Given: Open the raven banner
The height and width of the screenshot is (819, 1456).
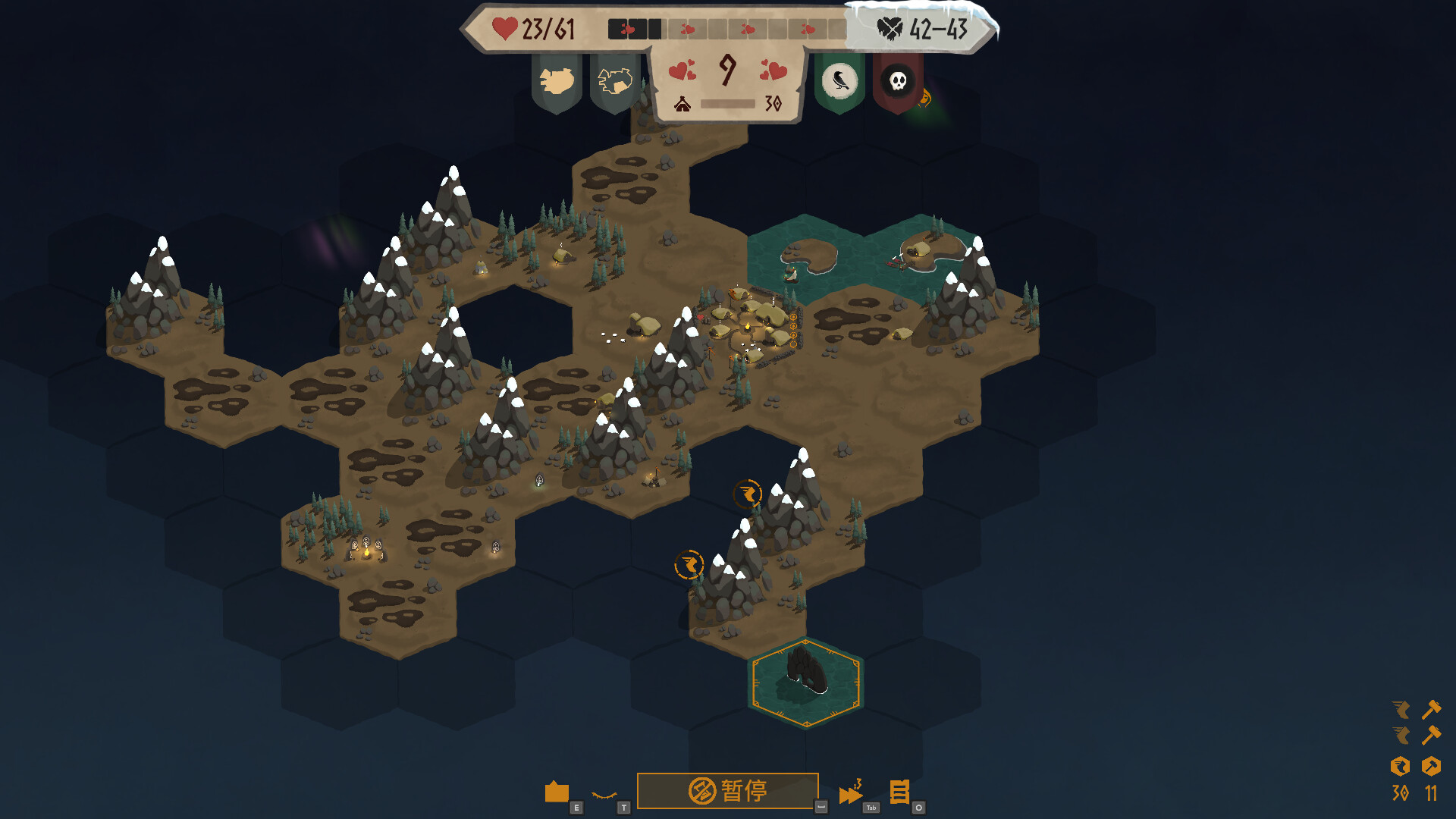Looking at the screenshot, I should (839, 81).
